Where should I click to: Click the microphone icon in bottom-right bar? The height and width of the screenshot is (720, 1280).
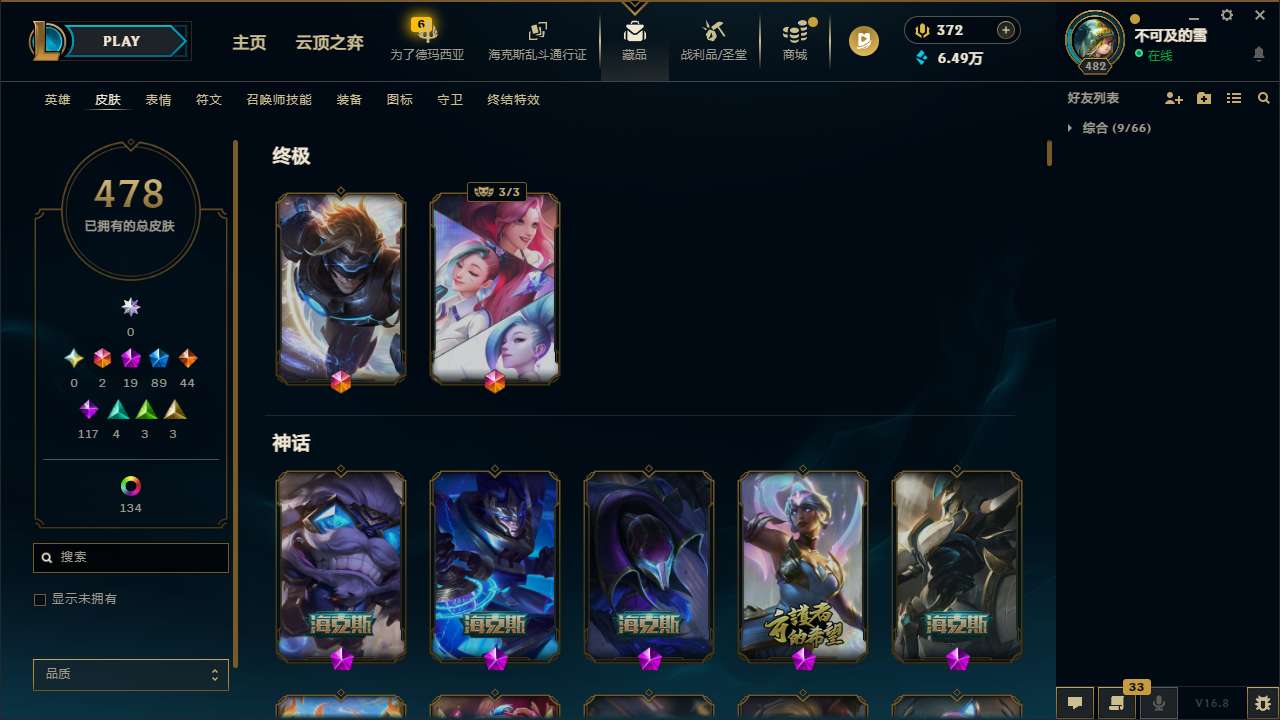[x=1158, y=702]
